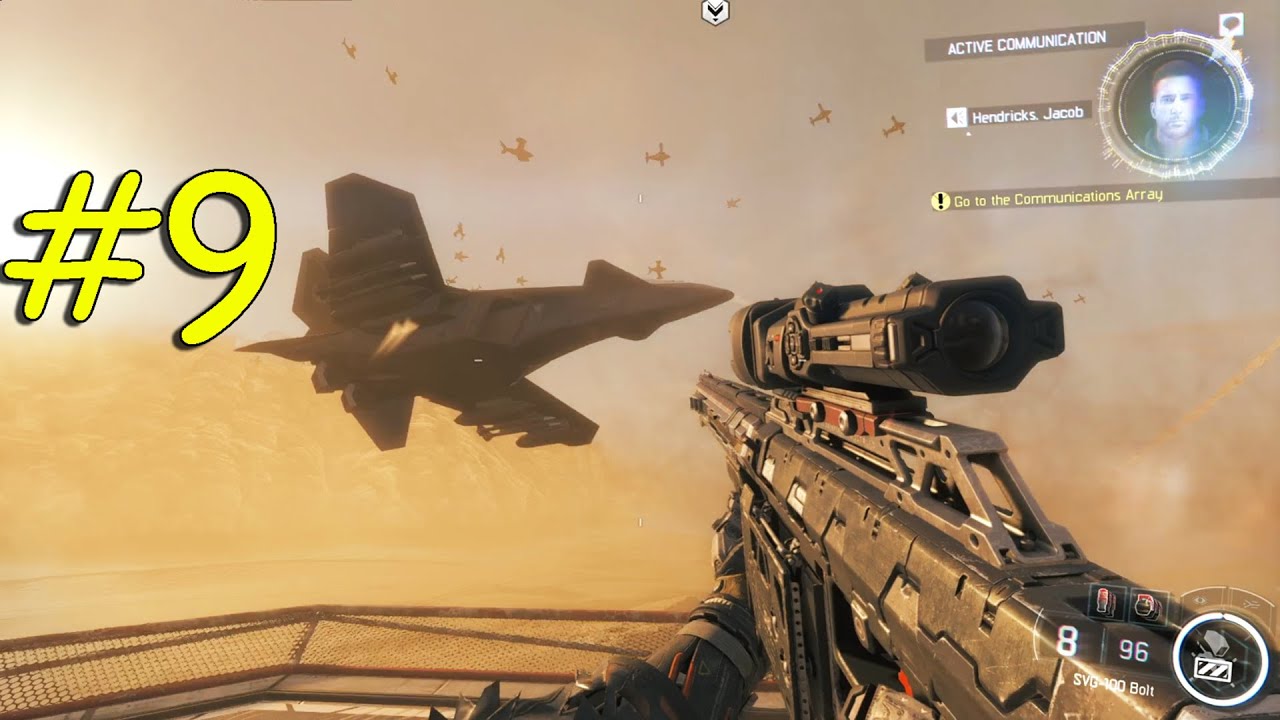Open the Go to the Communications Array objective
The image size is (1280, 720).
pyautogui.click(x=1057, y=198)
